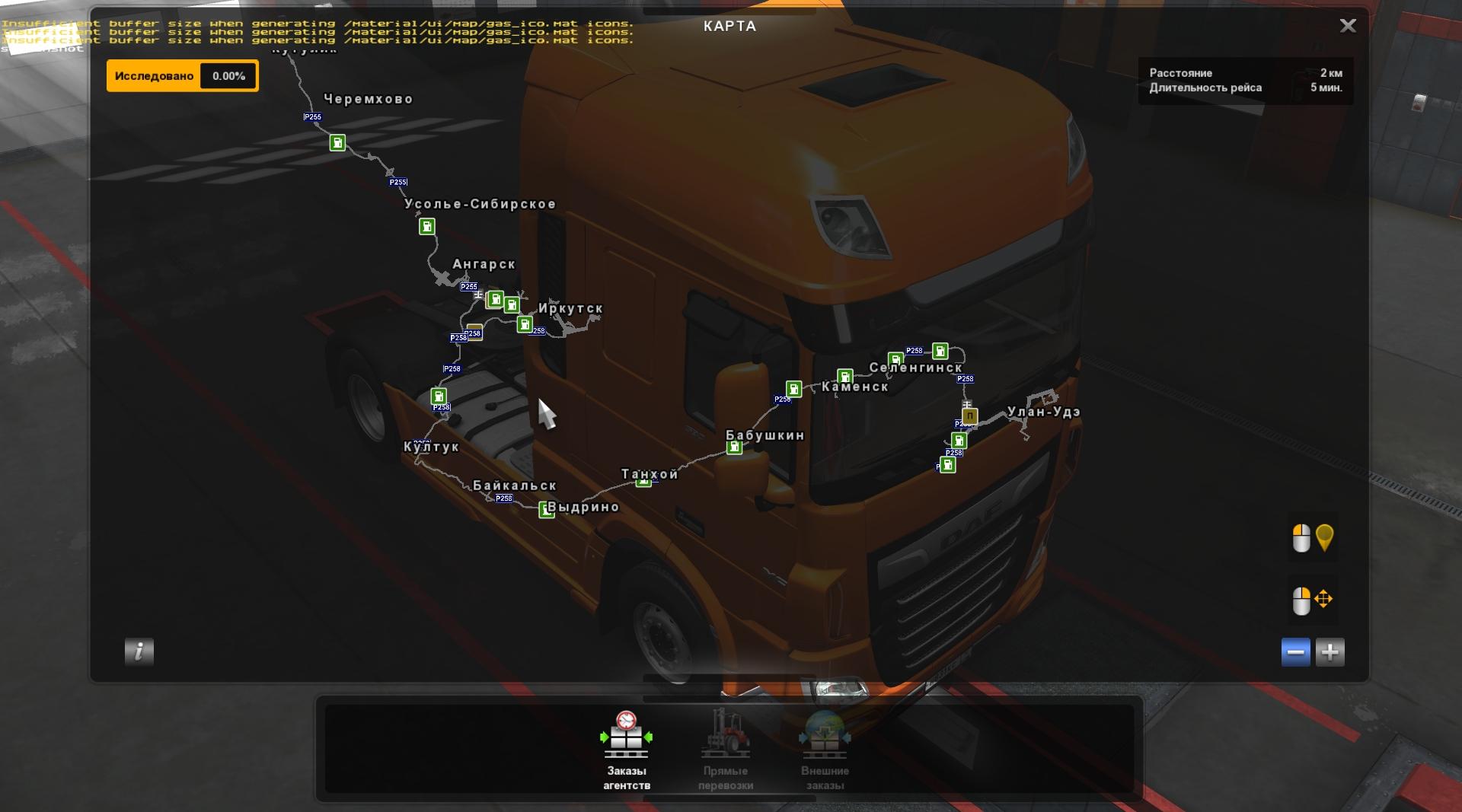Image resolution: width=1462 pixels, height=812 pixels.
Task: Select the Бабушкин town label
Action: click(x=765, y=435)
